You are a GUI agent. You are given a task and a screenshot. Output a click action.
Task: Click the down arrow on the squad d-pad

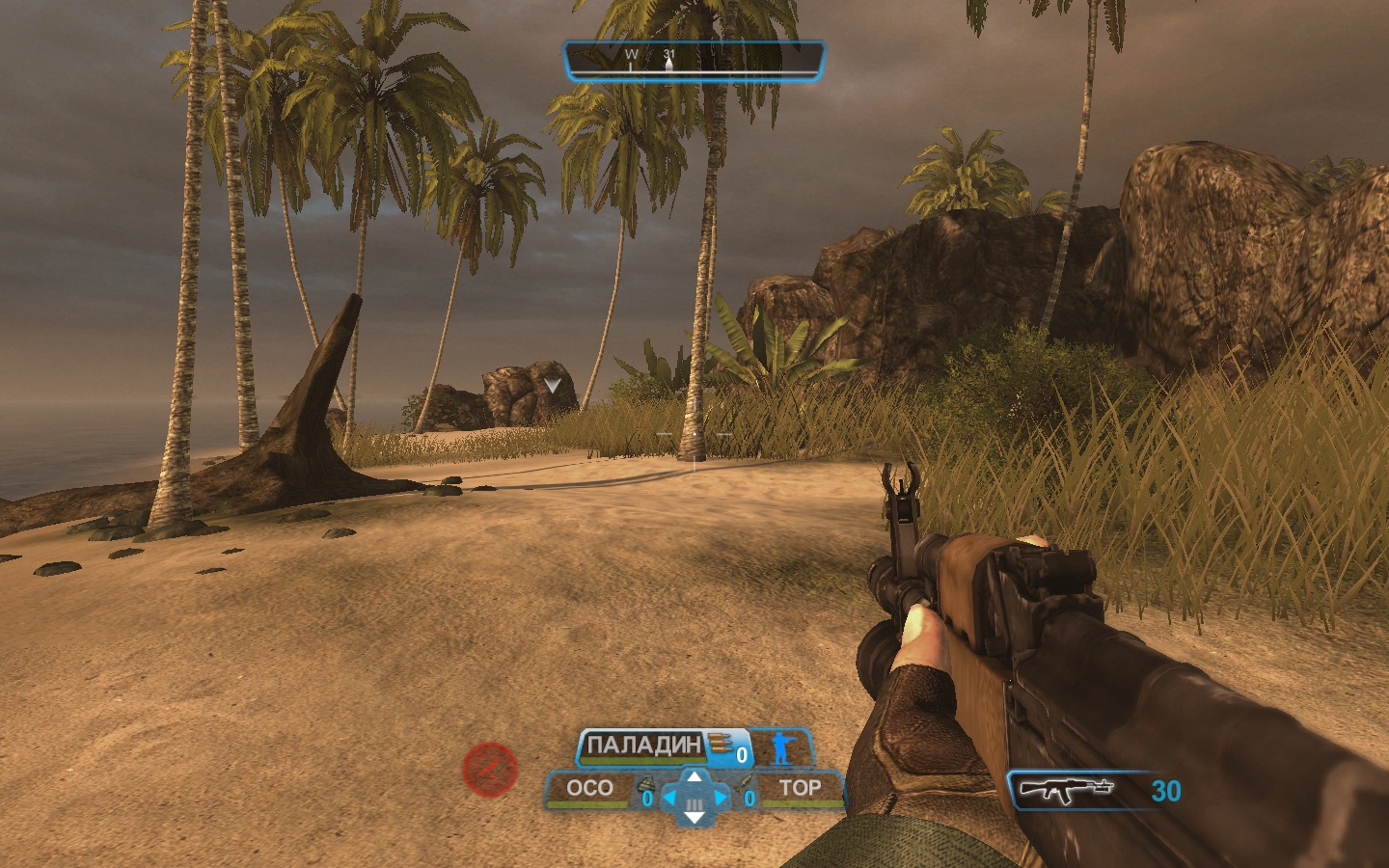[x=694, y=818]
